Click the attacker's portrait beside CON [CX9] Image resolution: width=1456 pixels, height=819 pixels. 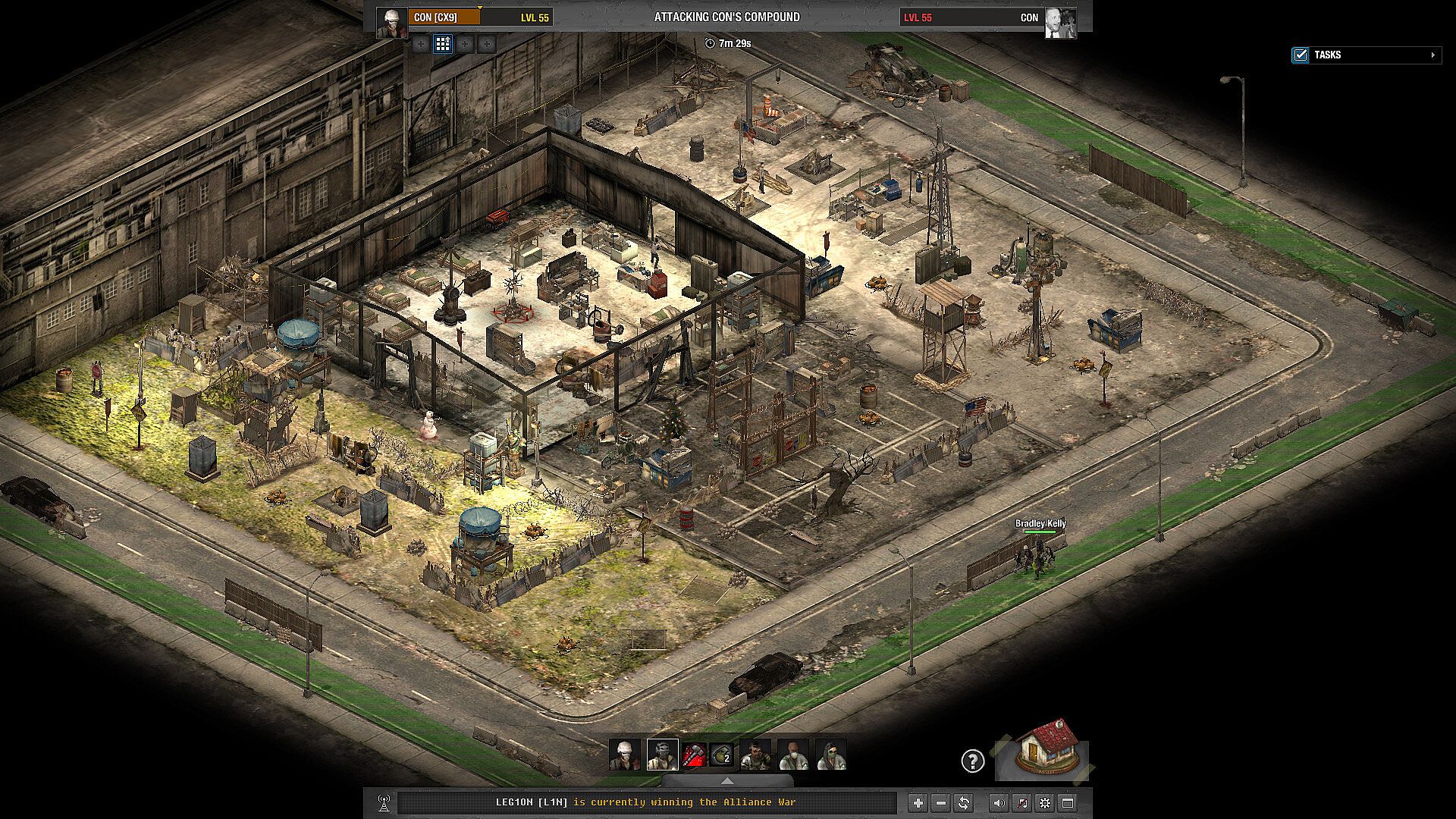point(392,23)
